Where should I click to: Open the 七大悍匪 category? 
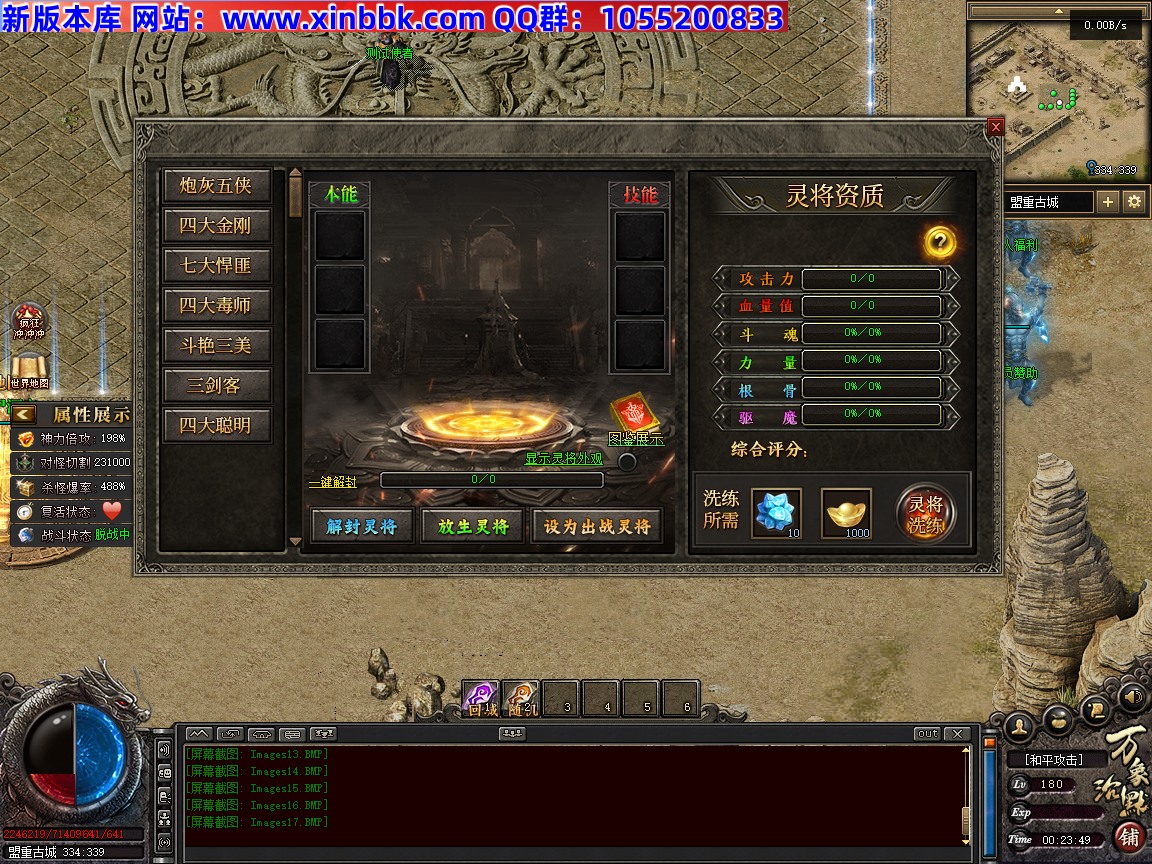pyautogui.click(x=216, y=266)
